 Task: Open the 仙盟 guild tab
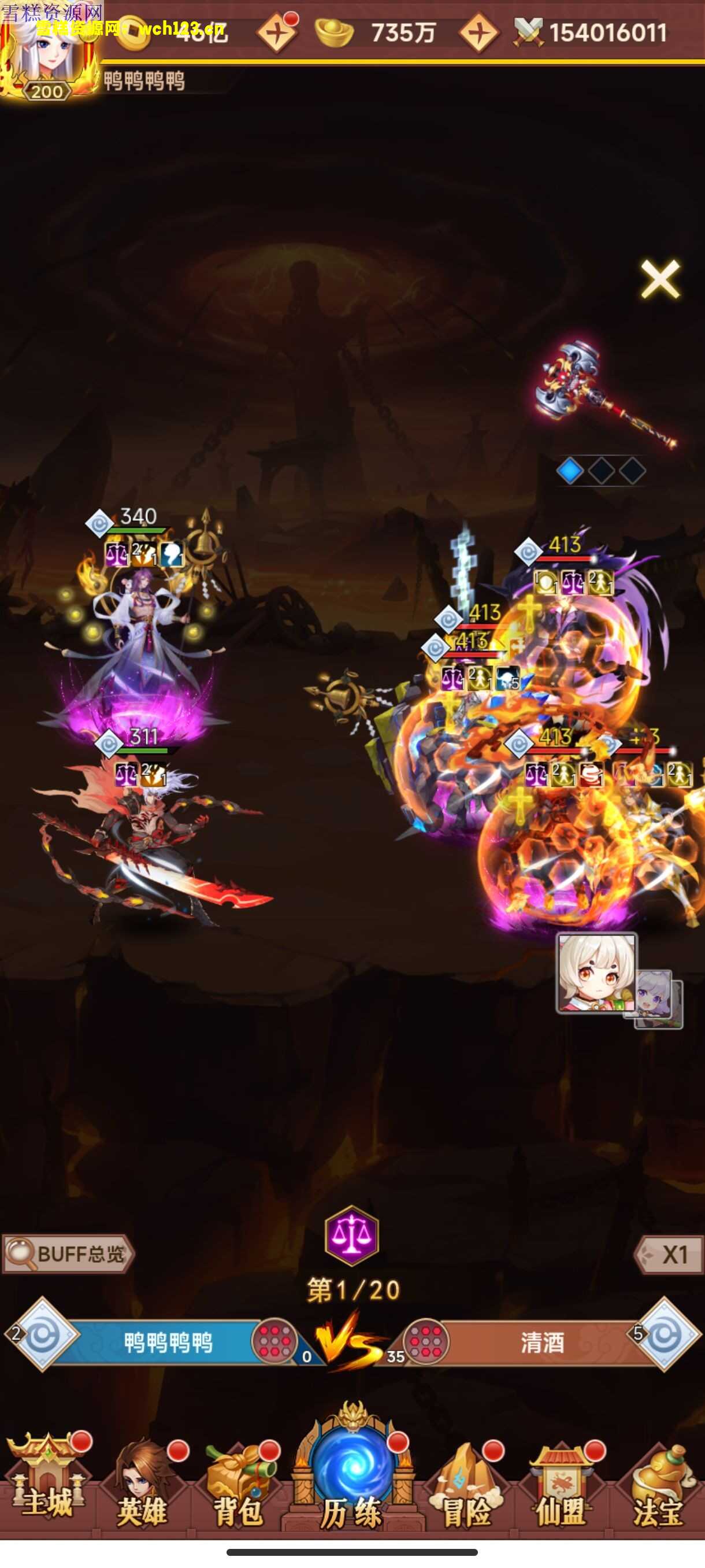[561, 1485]
